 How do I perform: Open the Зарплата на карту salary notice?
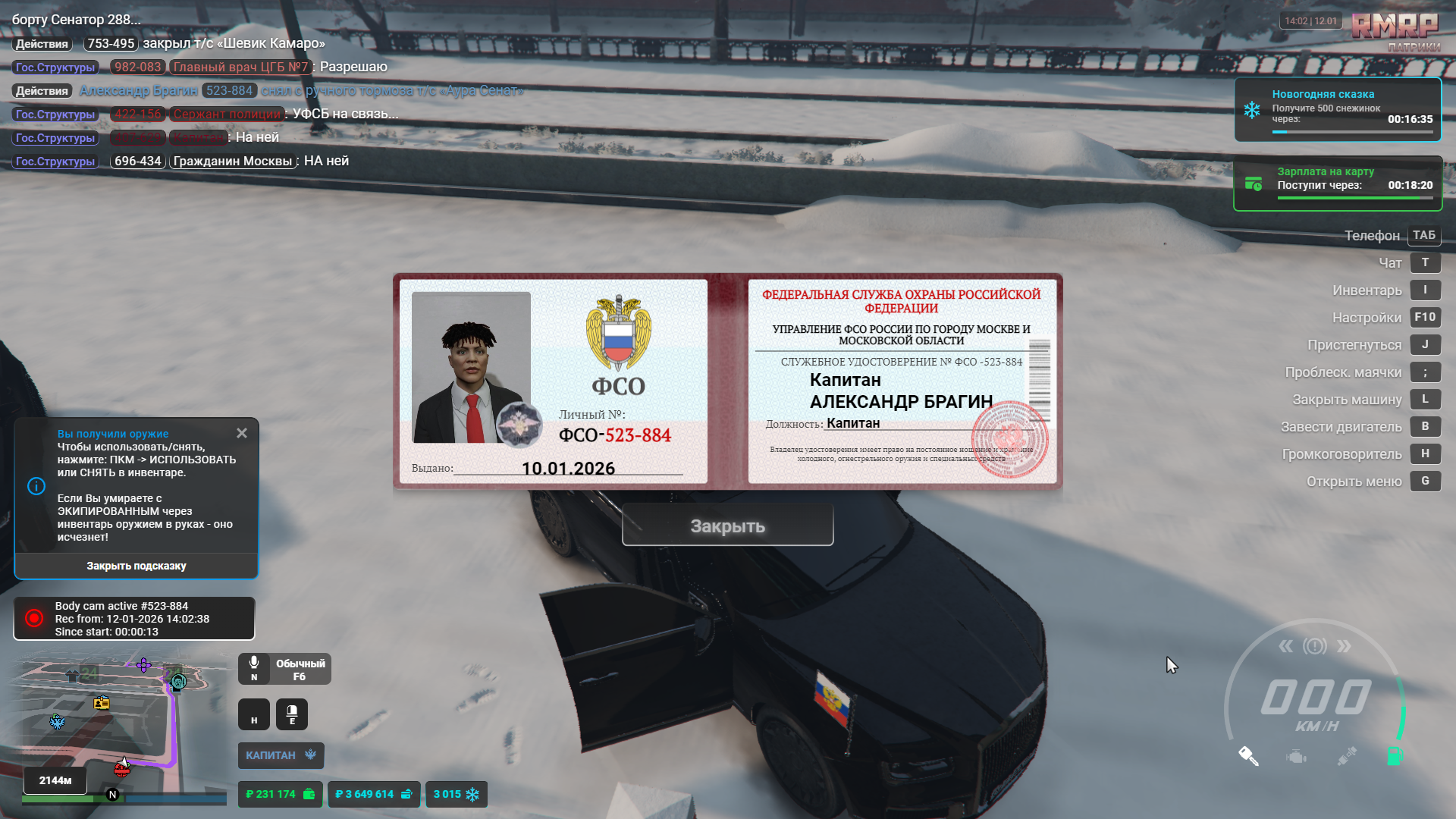coord(1338,184)
